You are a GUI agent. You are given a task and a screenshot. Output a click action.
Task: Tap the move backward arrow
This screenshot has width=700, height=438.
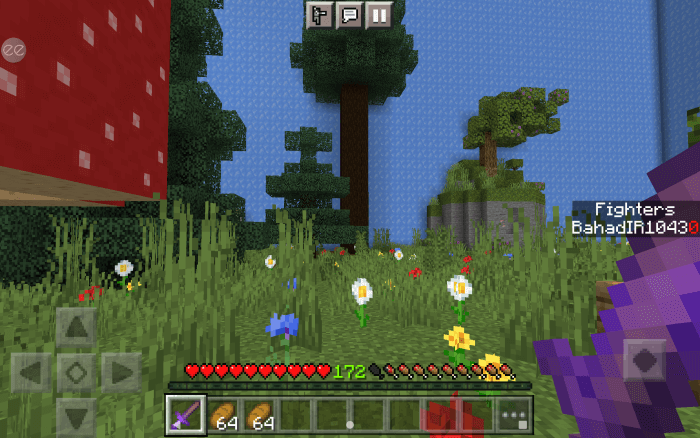tap(76, 417)
